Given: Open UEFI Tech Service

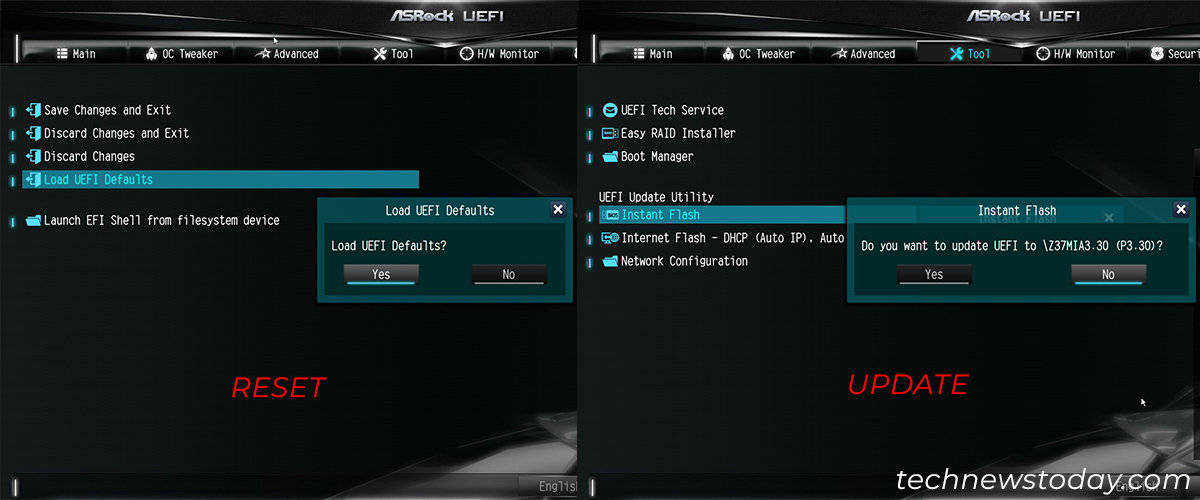Looking at the screenshot, I should point(672,110).
